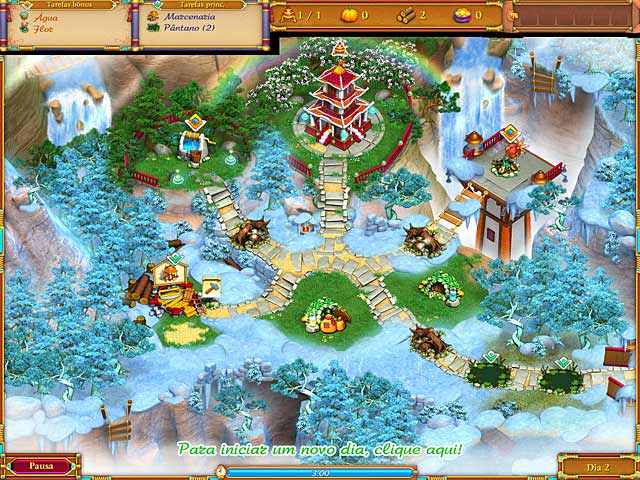The width and height of the screenshot is (640, 480).
Task: Select the Marcenaria main task entry
Action: pyautogui.click(x=190, y=17)
